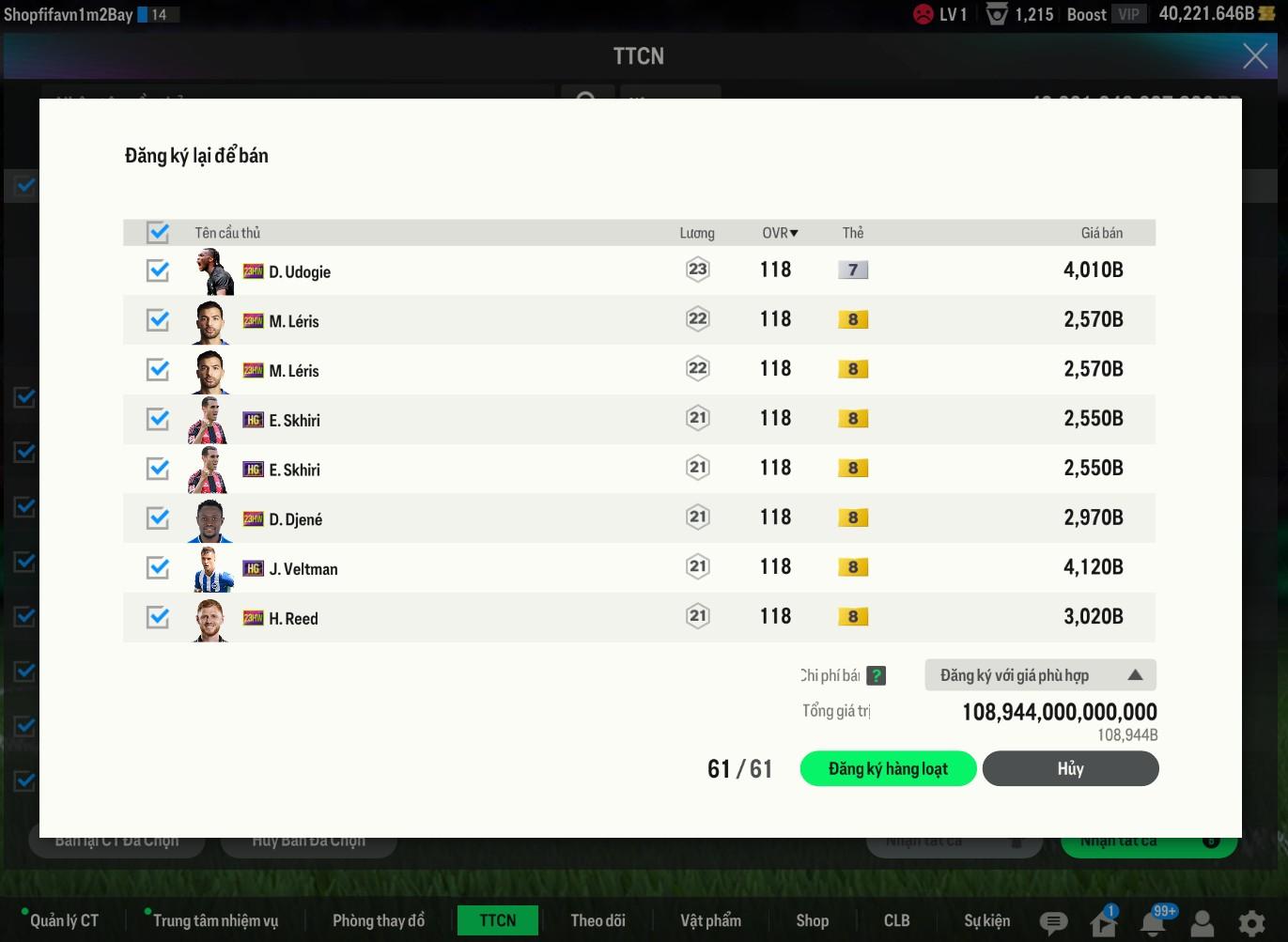The width and height of the screenshot is (1288, 942).
Task: Open the Shop tab
Action: pyautogui.click(x=813, y=920)
